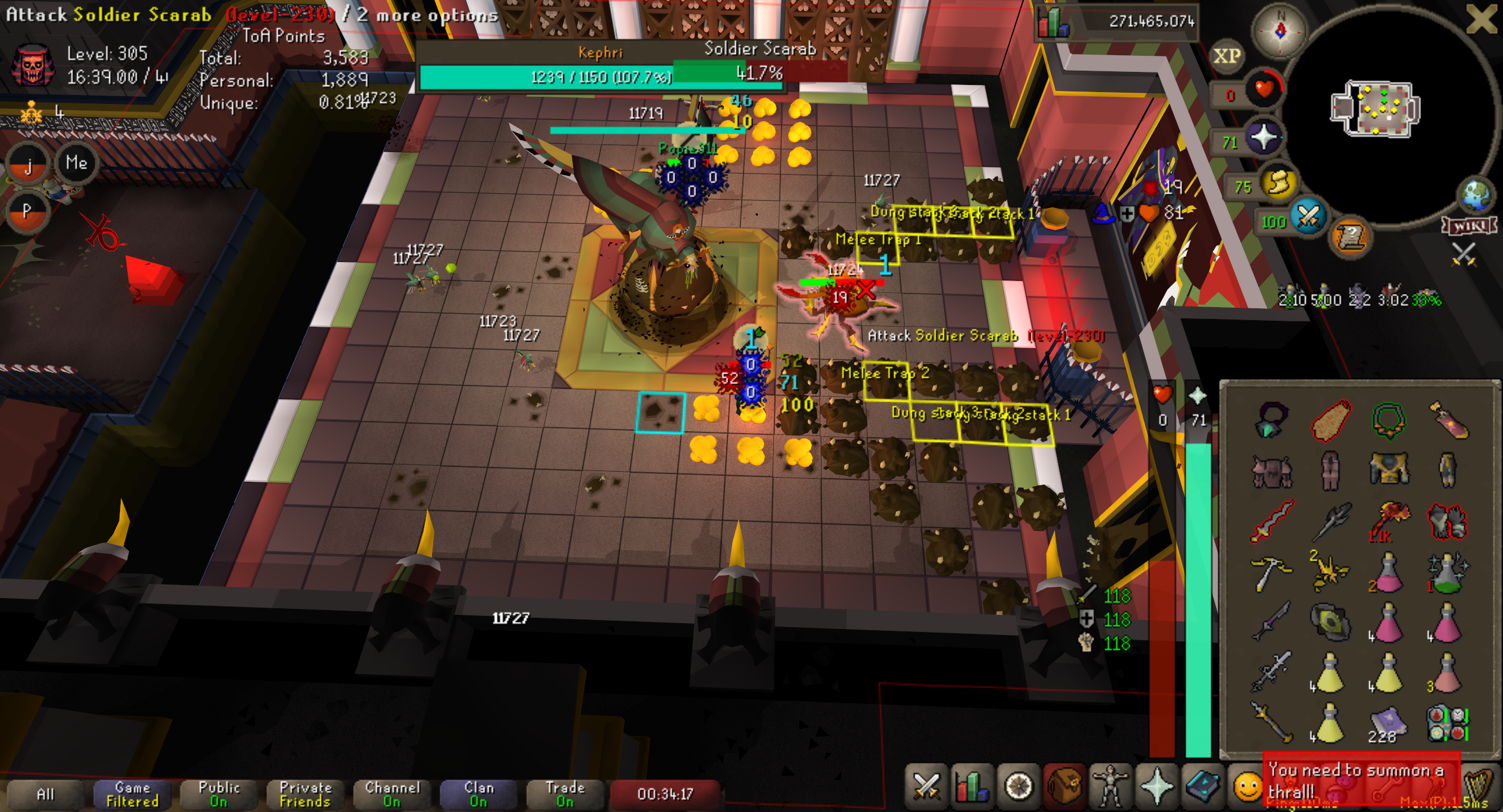The height and width of the screenshot is (812, 1503).
Task: Select the purple spellbook with 228 charges
Action: click(1388, 725)
